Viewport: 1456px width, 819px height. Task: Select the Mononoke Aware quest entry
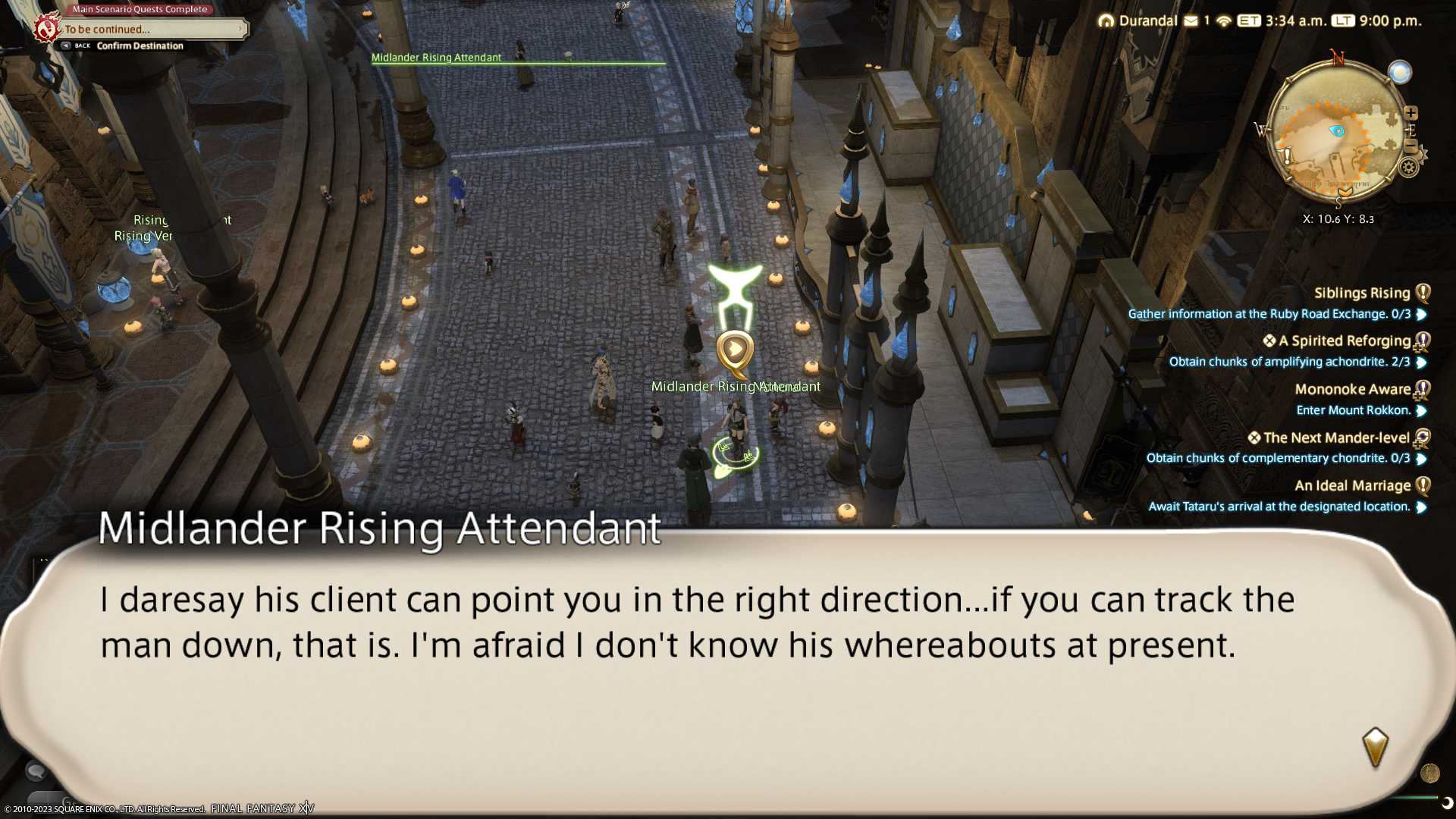[1352, 390]
